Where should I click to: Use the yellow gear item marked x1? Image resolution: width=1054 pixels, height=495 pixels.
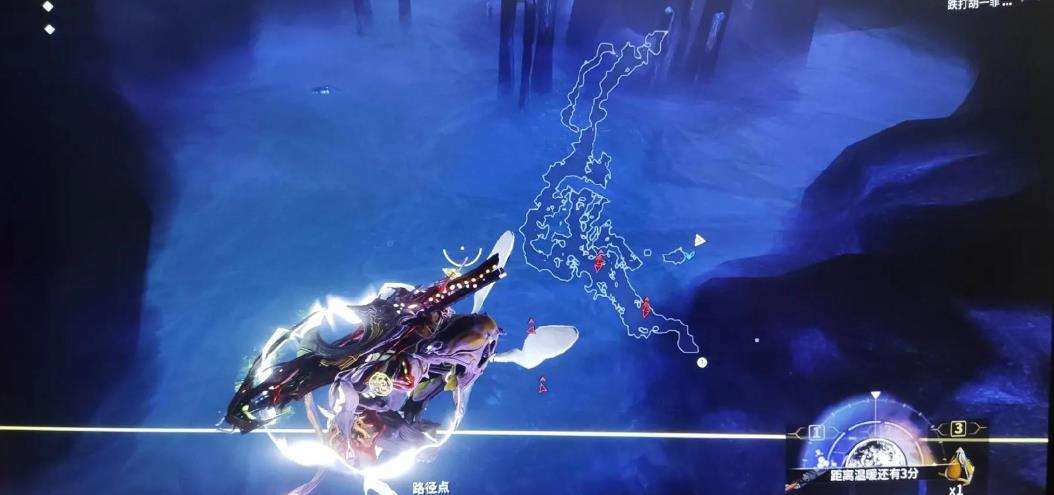[959, 466]
